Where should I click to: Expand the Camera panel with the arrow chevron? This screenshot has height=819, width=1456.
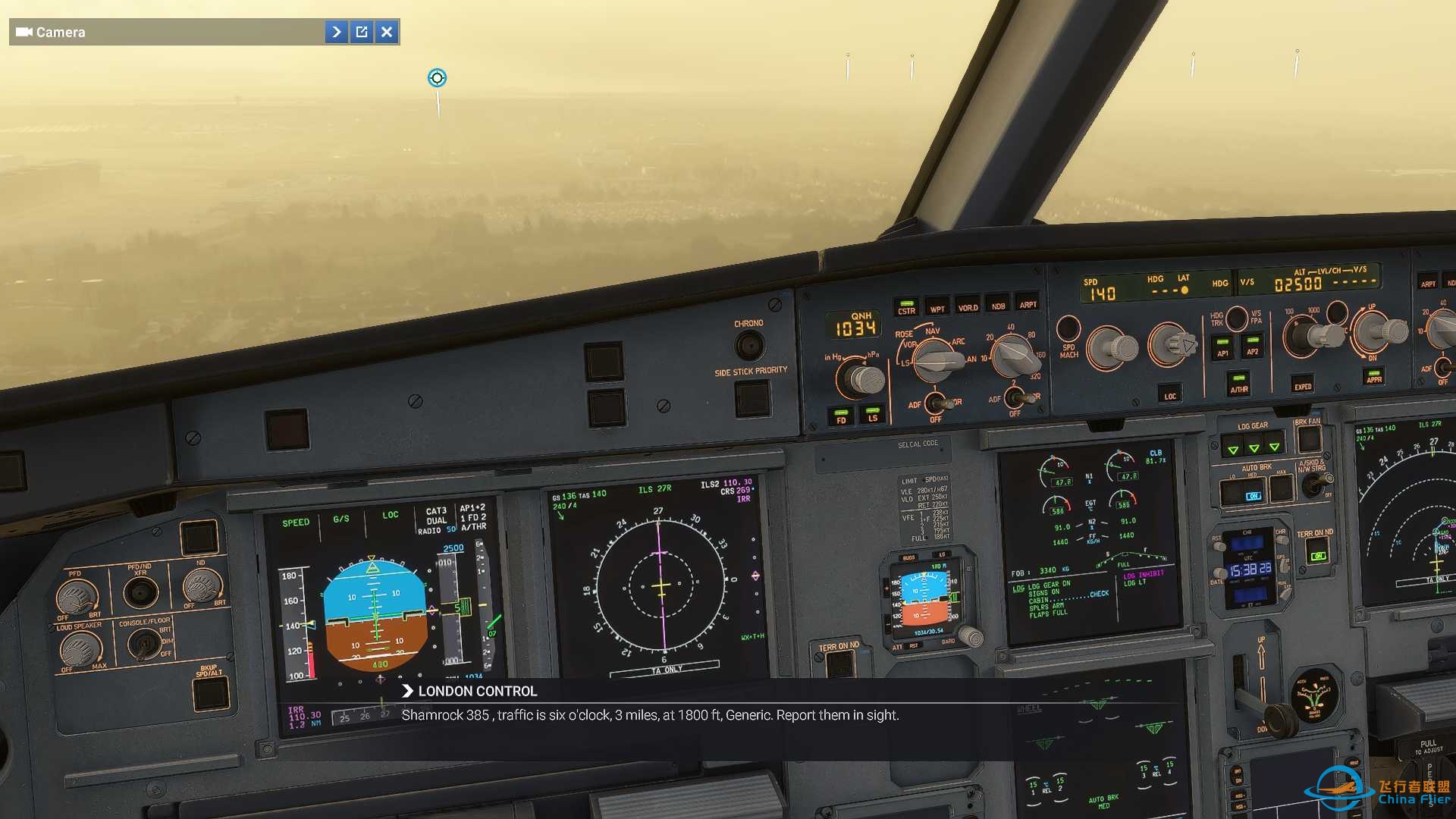[336, 32]
